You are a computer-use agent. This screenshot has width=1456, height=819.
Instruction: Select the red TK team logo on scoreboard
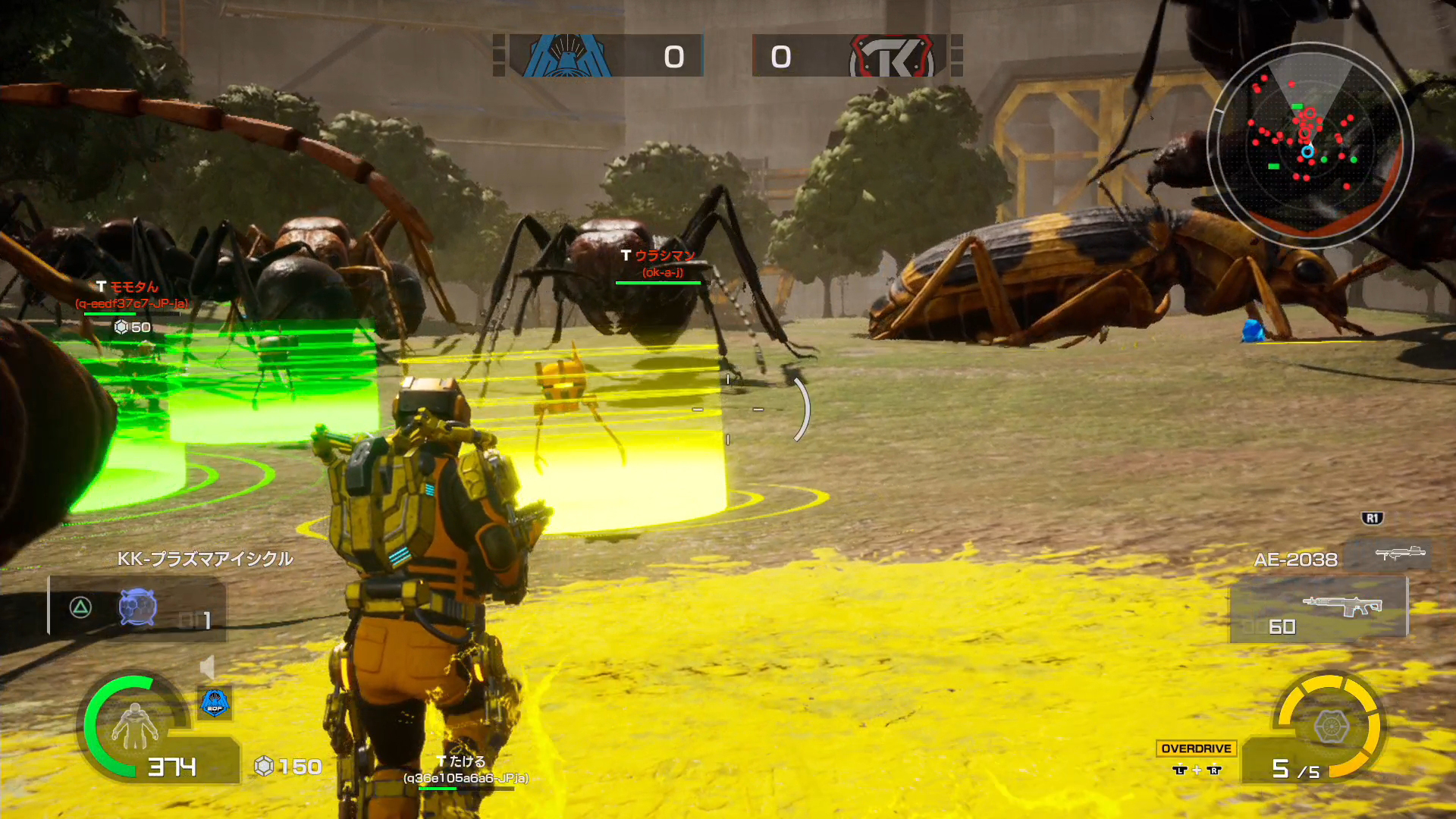[892, 56]
